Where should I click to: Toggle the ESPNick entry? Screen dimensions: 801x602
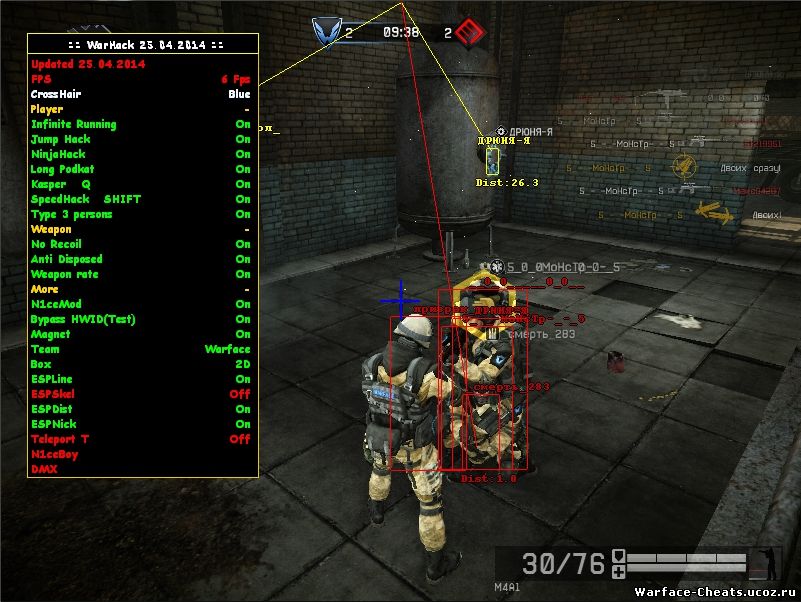coord(140,424)
